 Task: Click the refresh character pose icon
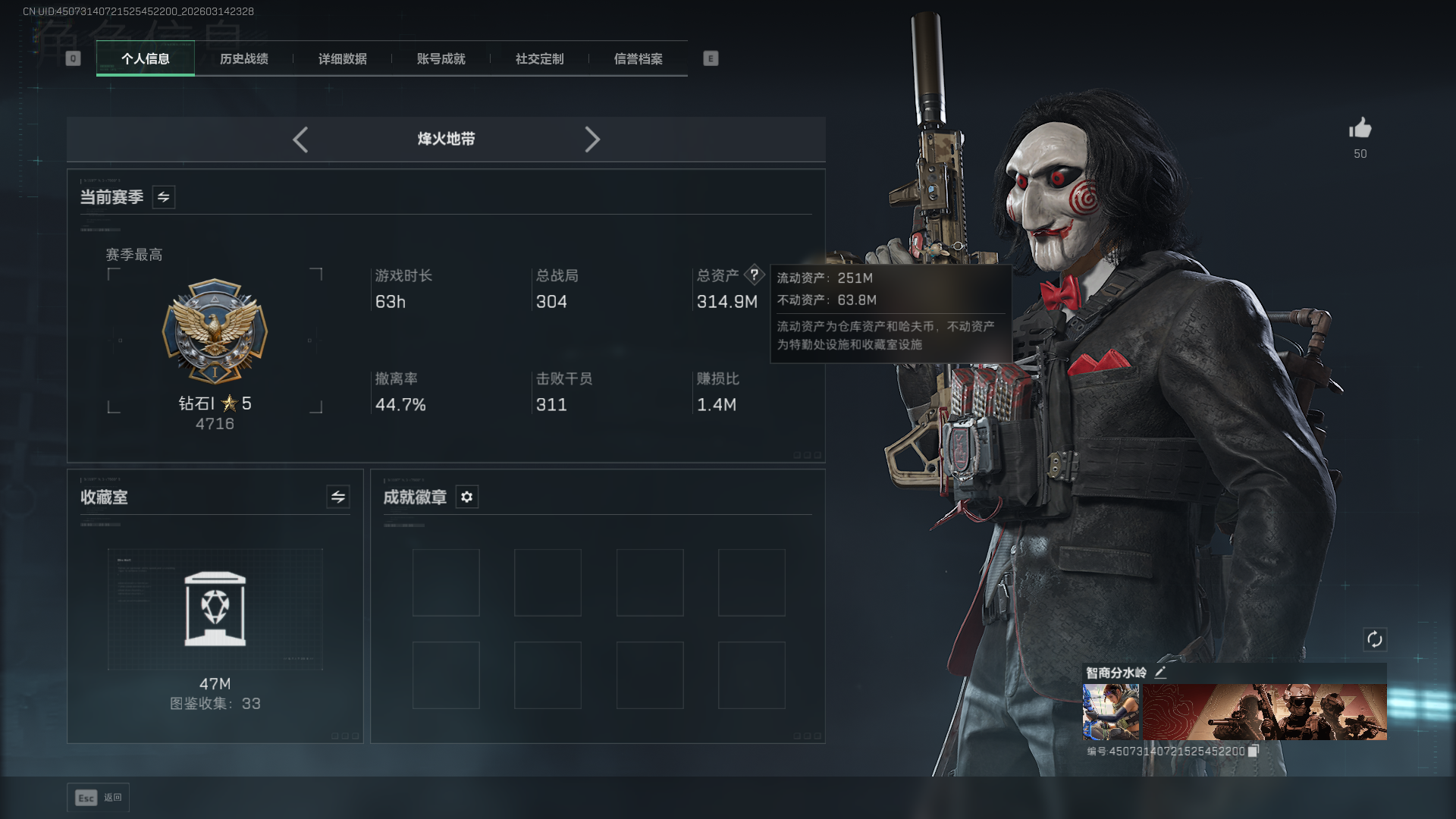(1377, 639)
